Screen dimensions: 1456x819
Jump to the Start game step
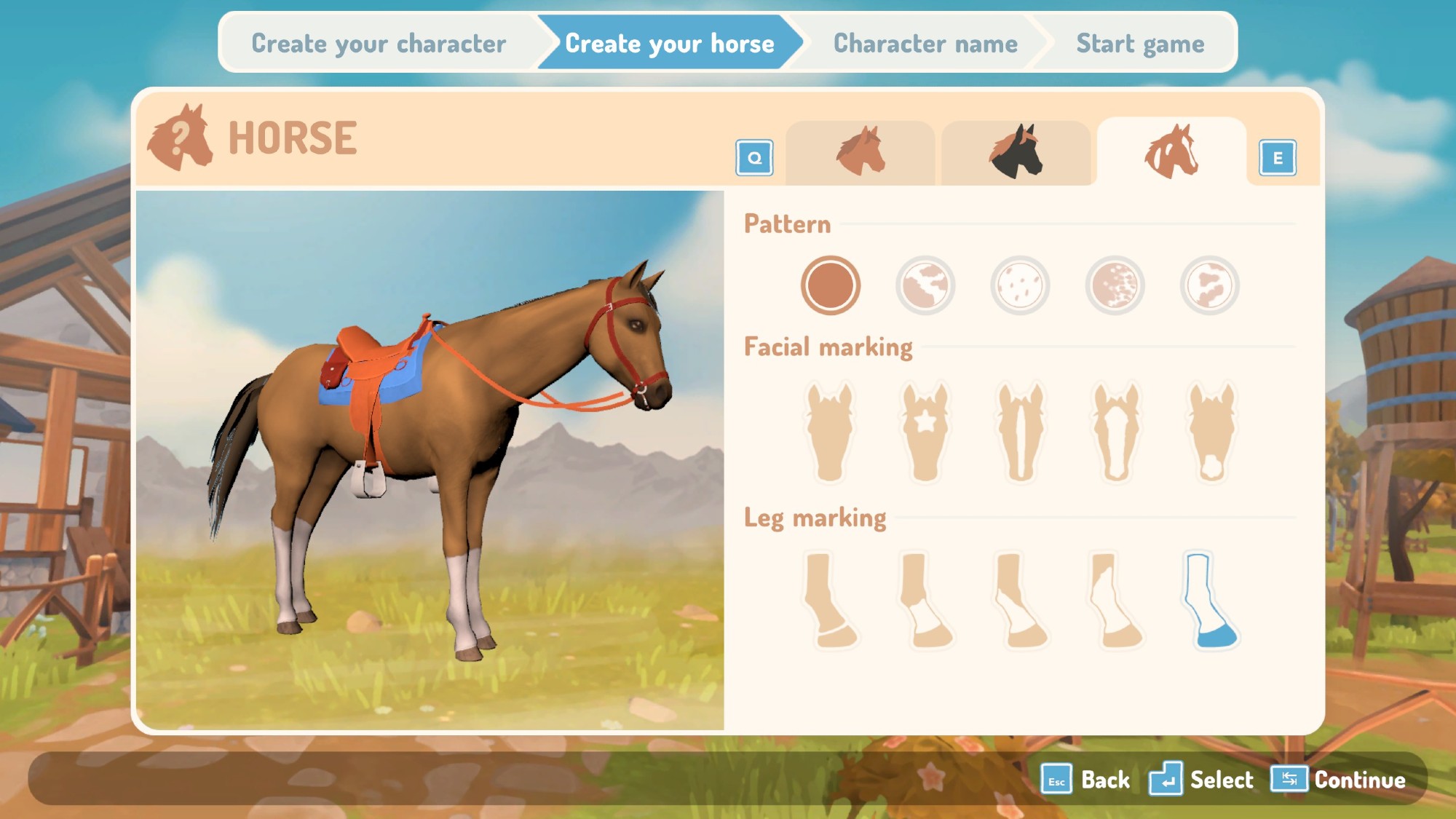(x=1139, y=44)
